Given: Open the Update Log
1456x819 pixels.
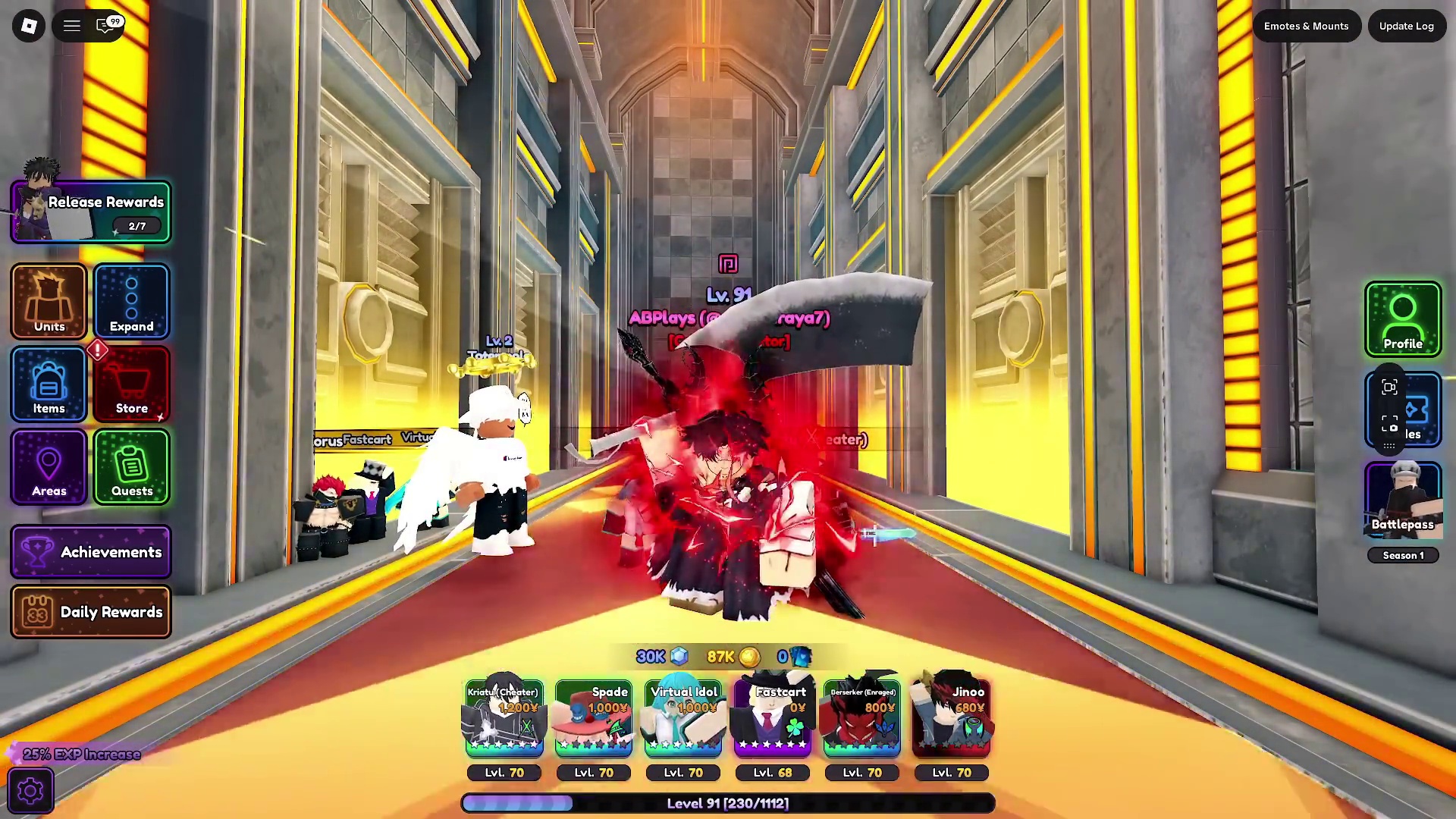Looking at the screenshot, I should click(1407, 25).
